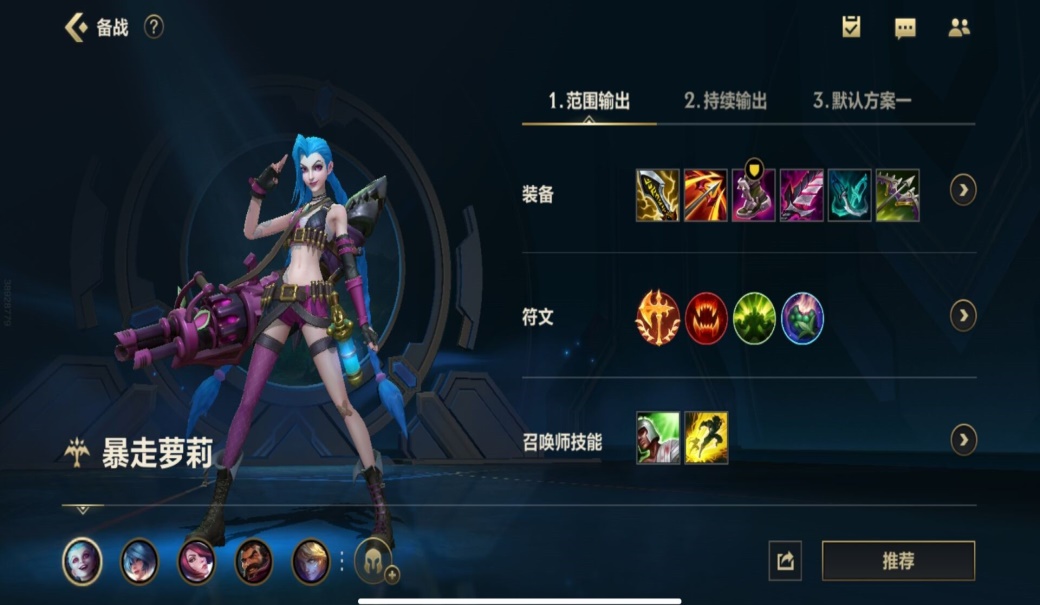Select the golden lightning blade item
This screenshot has height=605, width=1040.
658,195
